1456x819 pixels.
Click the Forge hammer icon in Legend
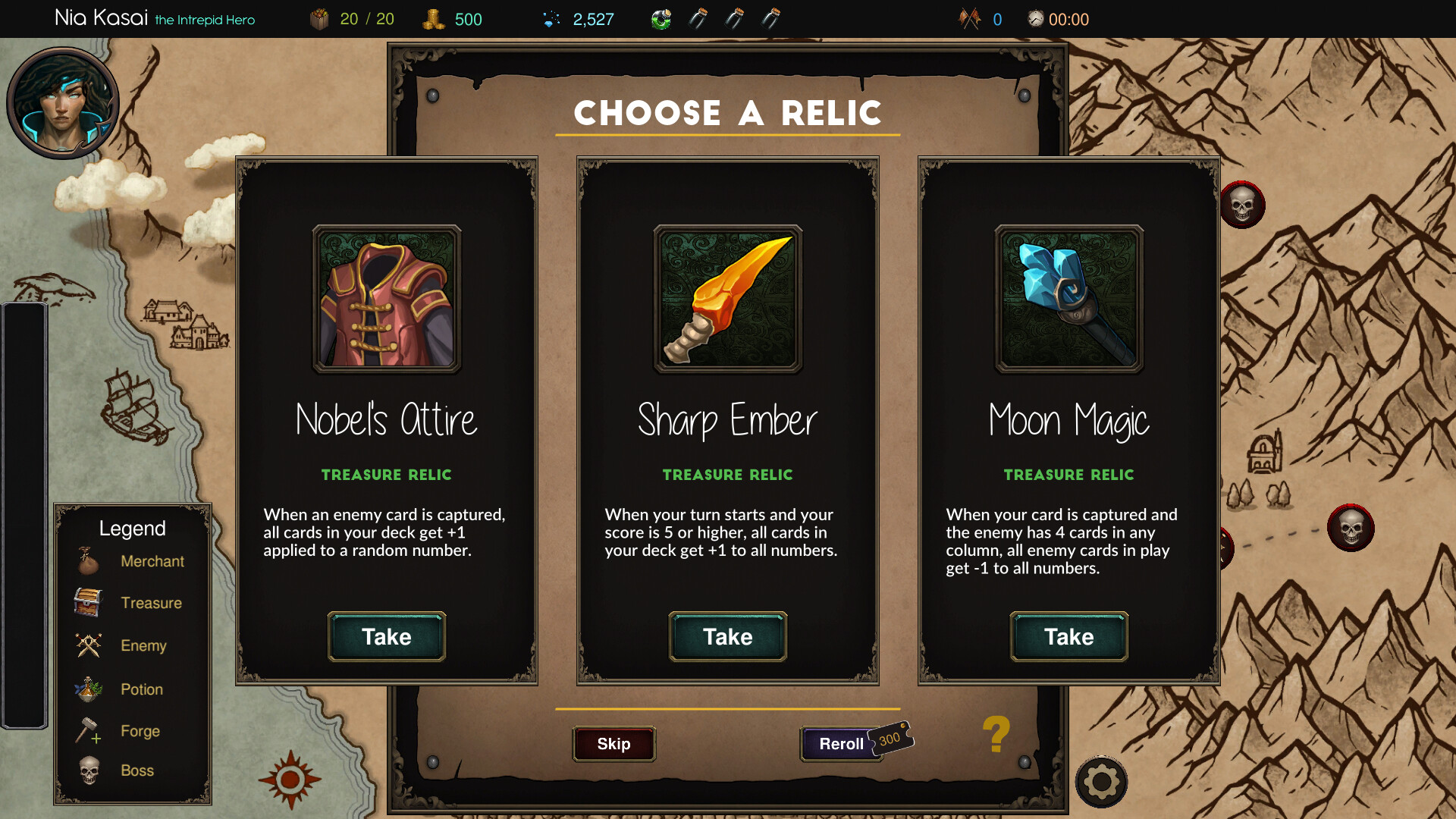(89, 730)
